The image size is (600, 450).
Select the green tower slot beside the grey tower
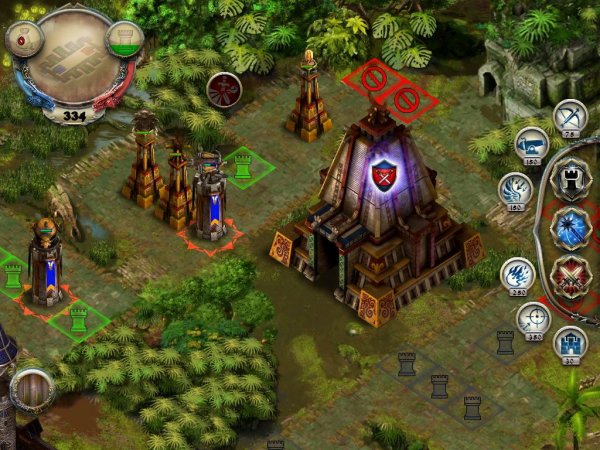pos(241,167)
